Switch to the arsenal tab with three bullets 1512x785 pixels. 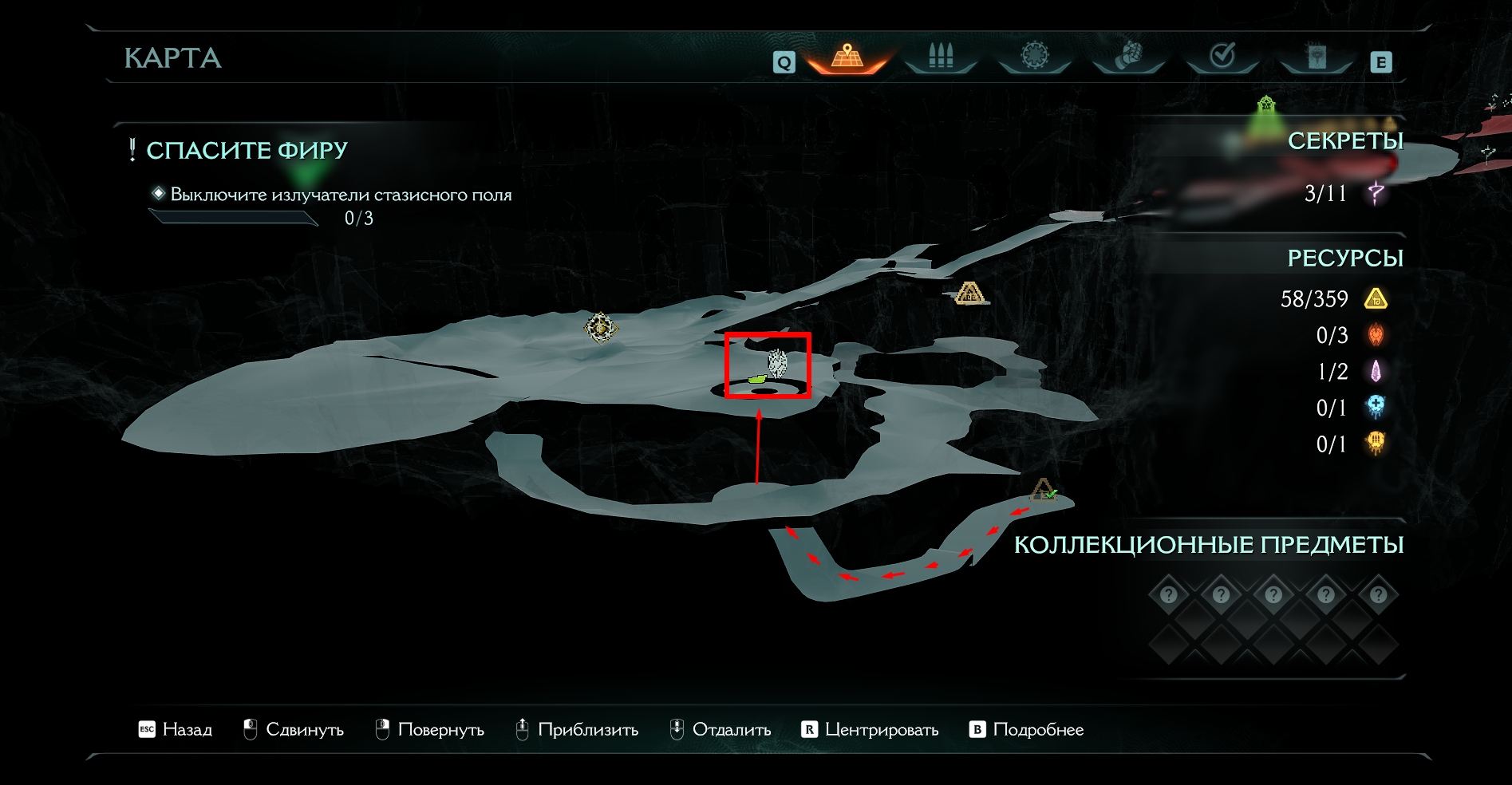pos(941,57)
